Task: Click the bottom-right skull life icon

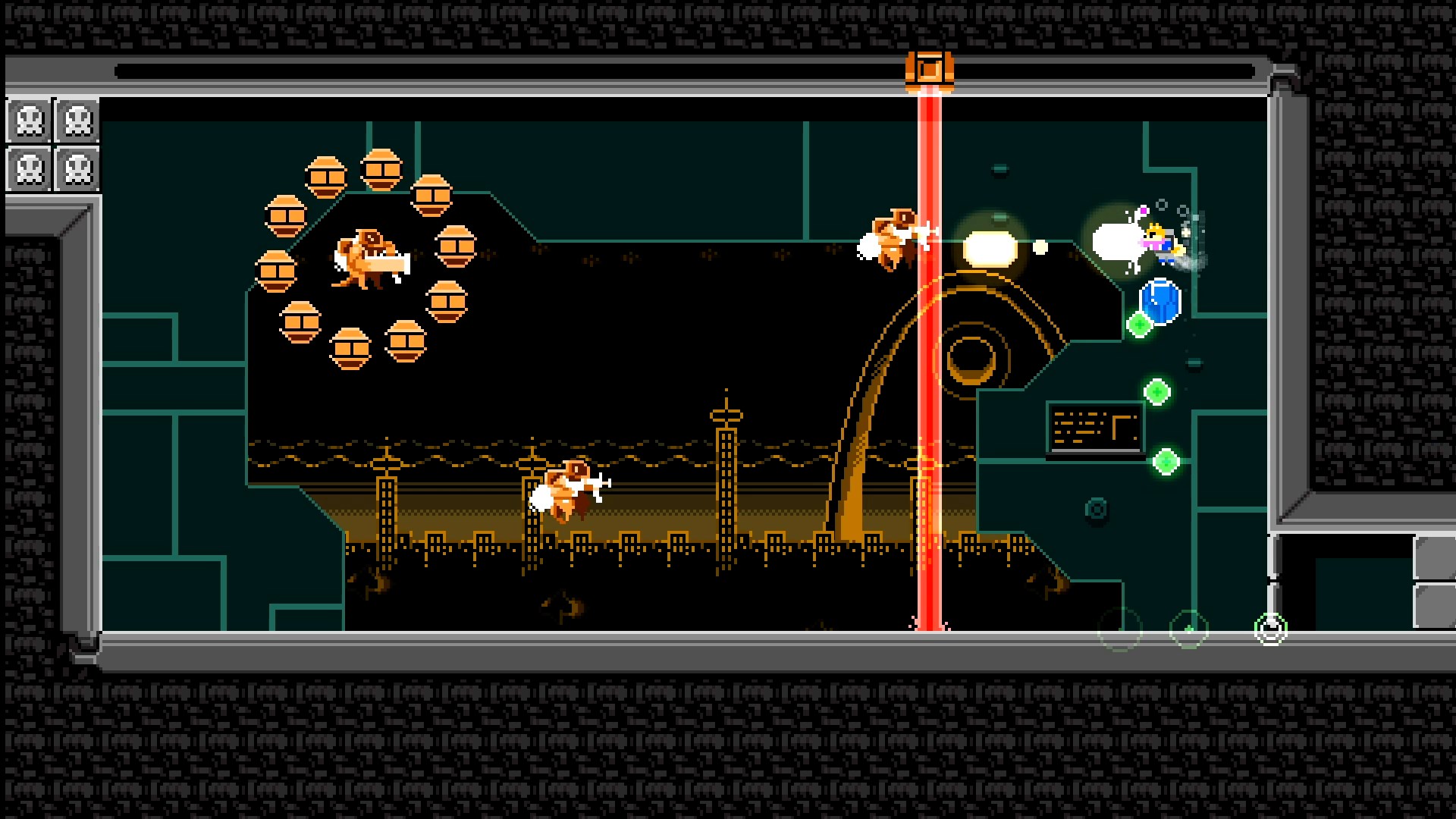Action: 77,168
